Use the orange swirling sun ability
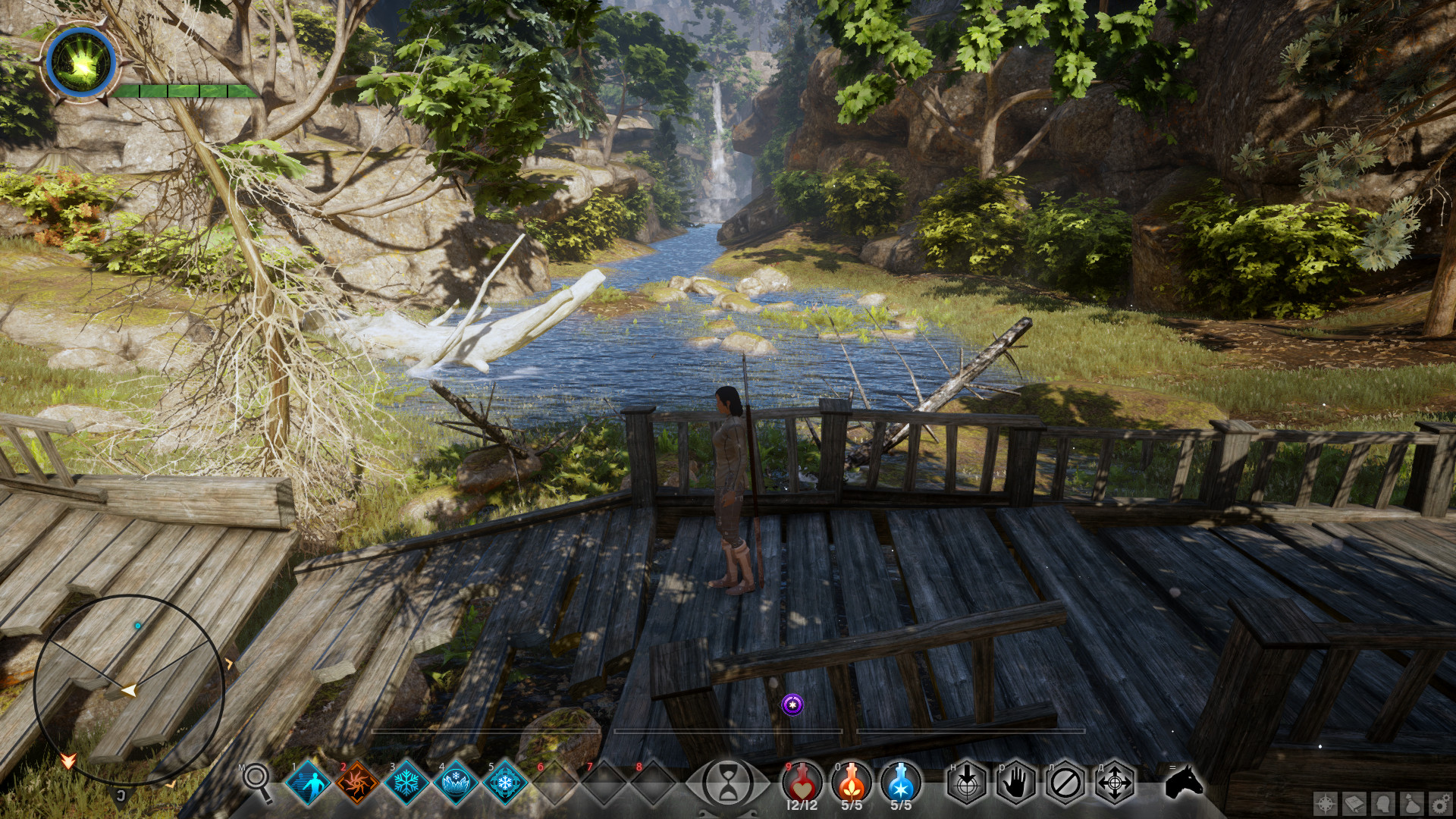 coord(357,783)
